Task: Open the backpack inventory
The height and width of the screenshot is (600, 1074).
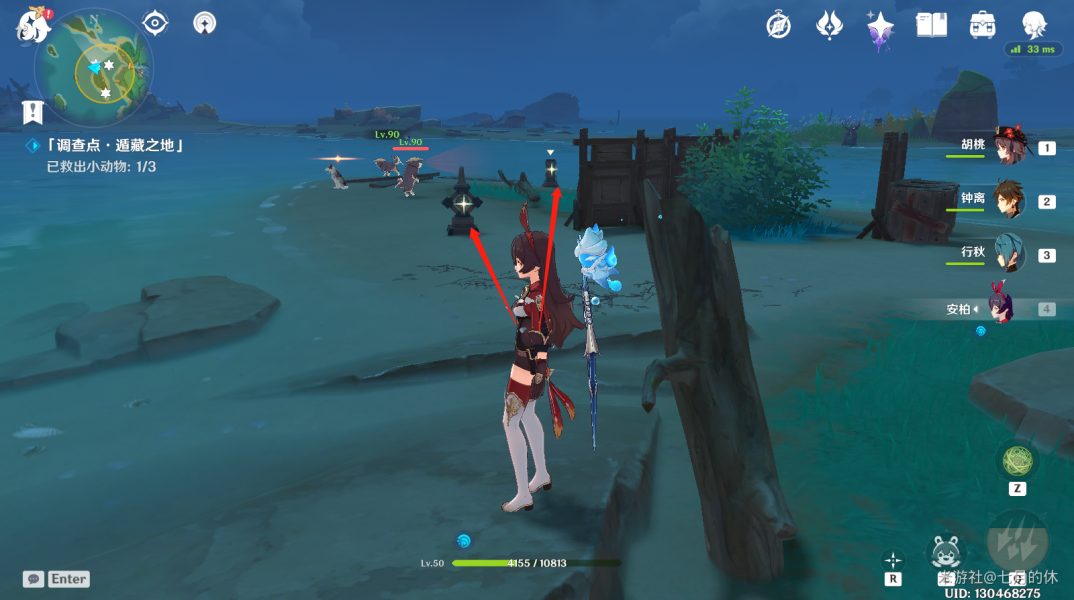Action: pyautogui.click(x=982, y=26)
